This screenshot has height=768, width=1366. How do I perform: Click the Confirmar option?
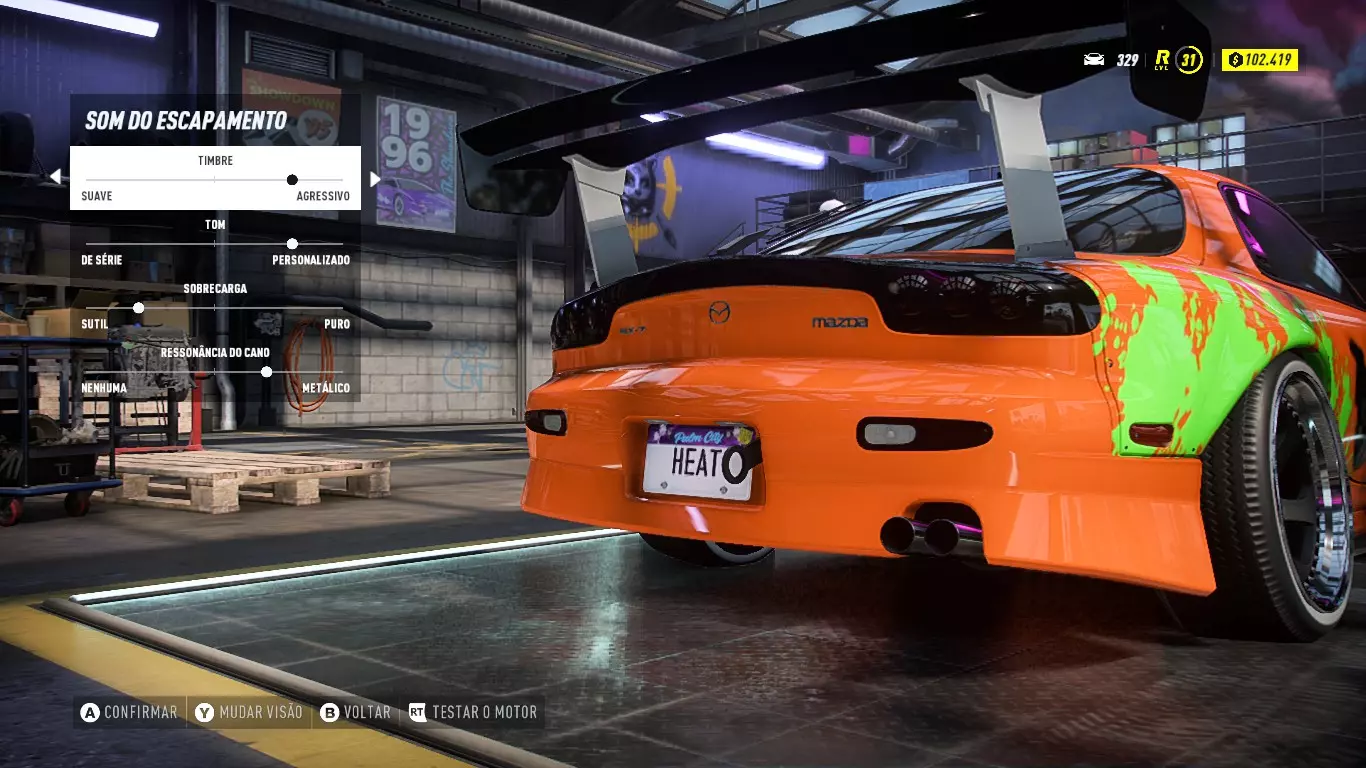click(130, 712)
